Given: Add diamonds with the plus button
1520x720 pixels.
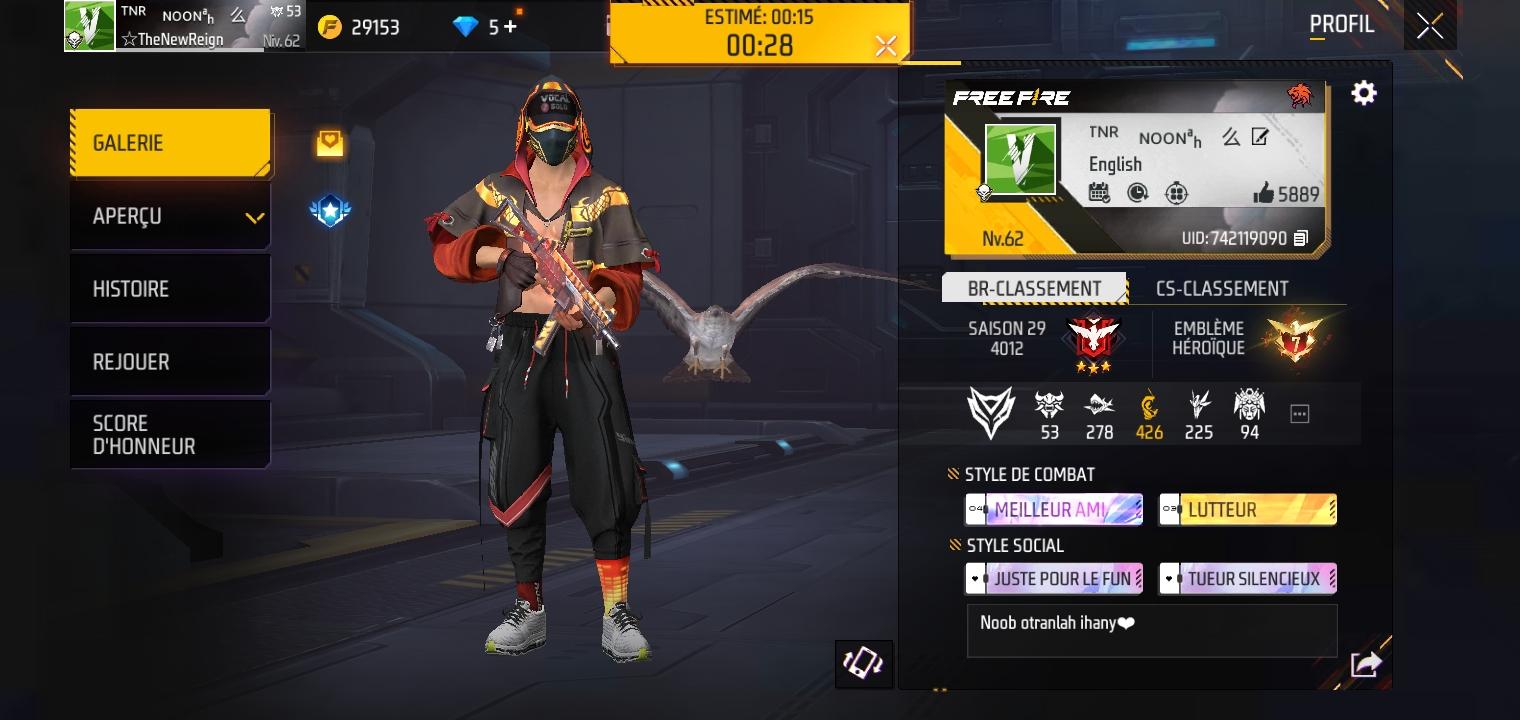Looking at the screenshot, I should point(511,27).
